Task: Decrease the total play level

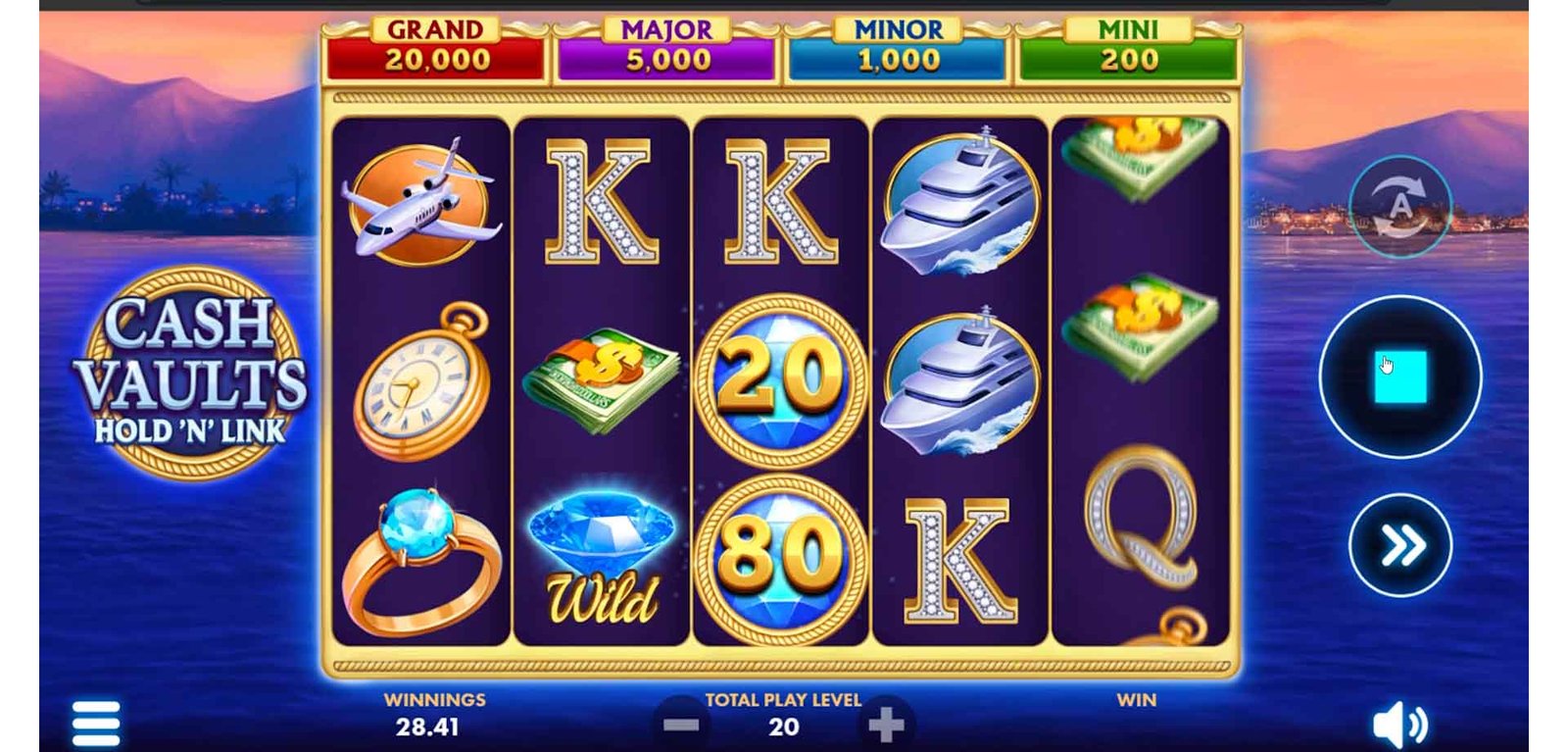Action: point(681,726)
